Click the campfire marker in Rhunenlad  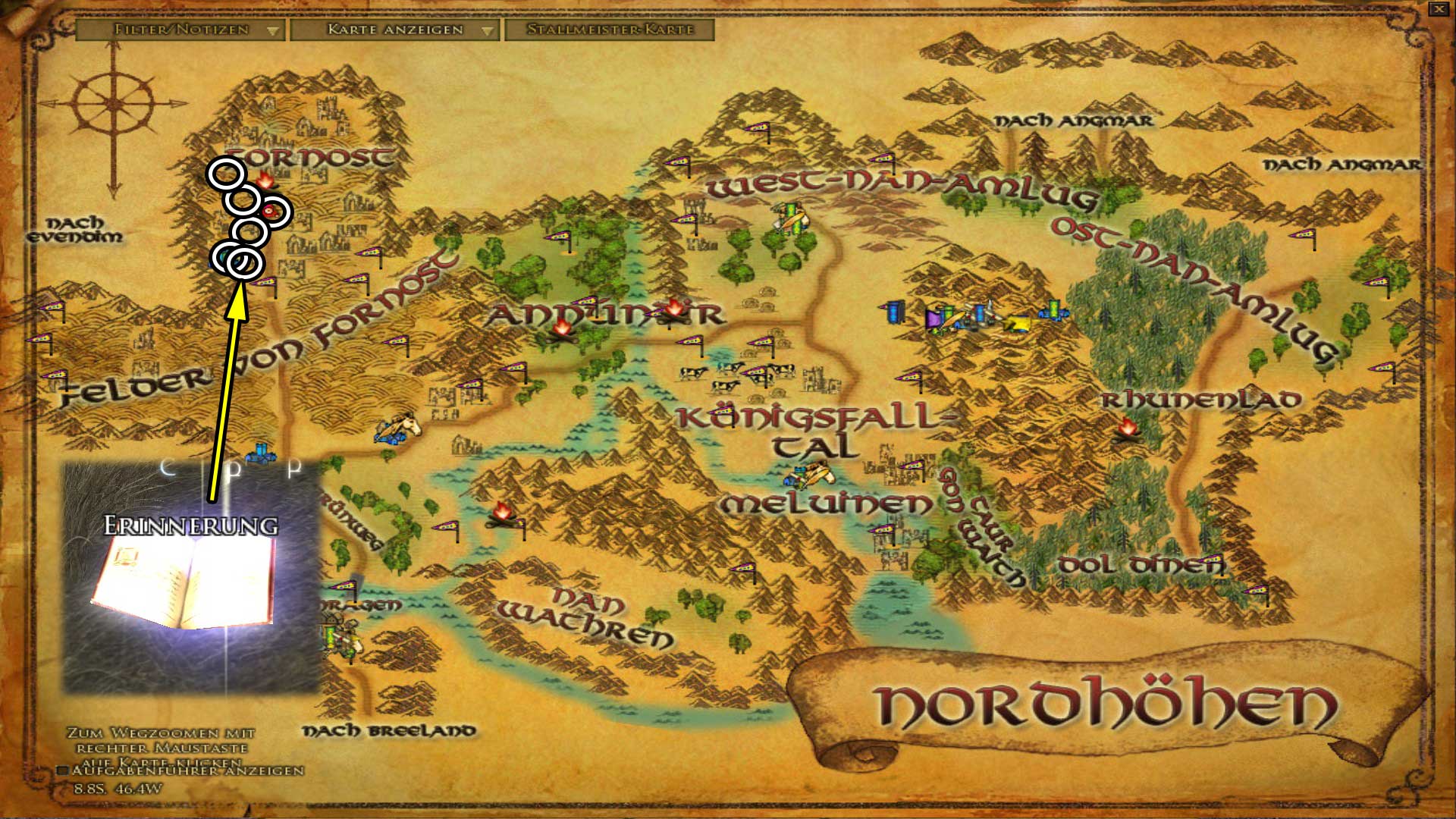pos(1128,431)
